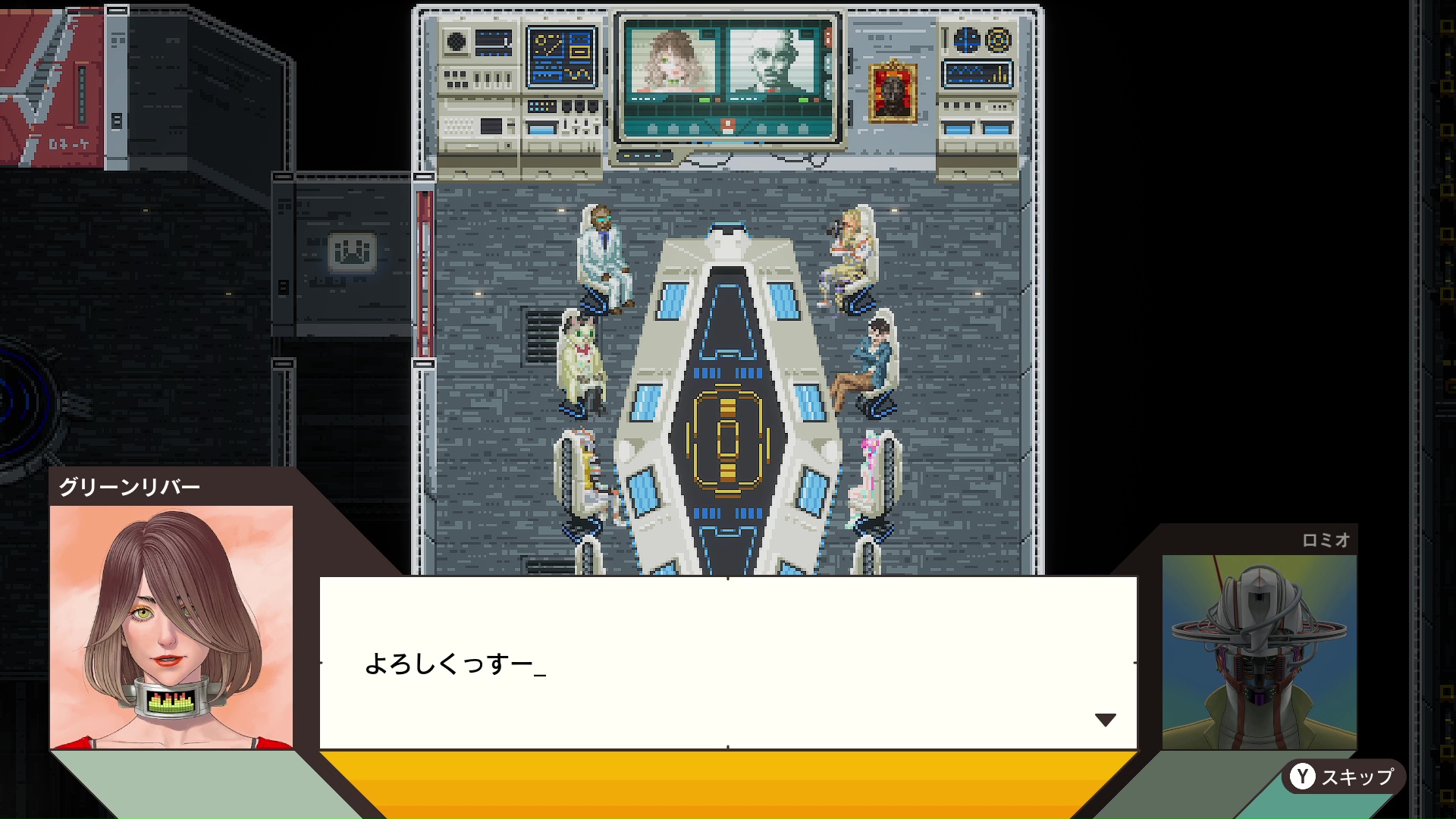Select the blue fan-shaped console icon
This screenshot has width=1456, height=819.
[x=966, y=39]
